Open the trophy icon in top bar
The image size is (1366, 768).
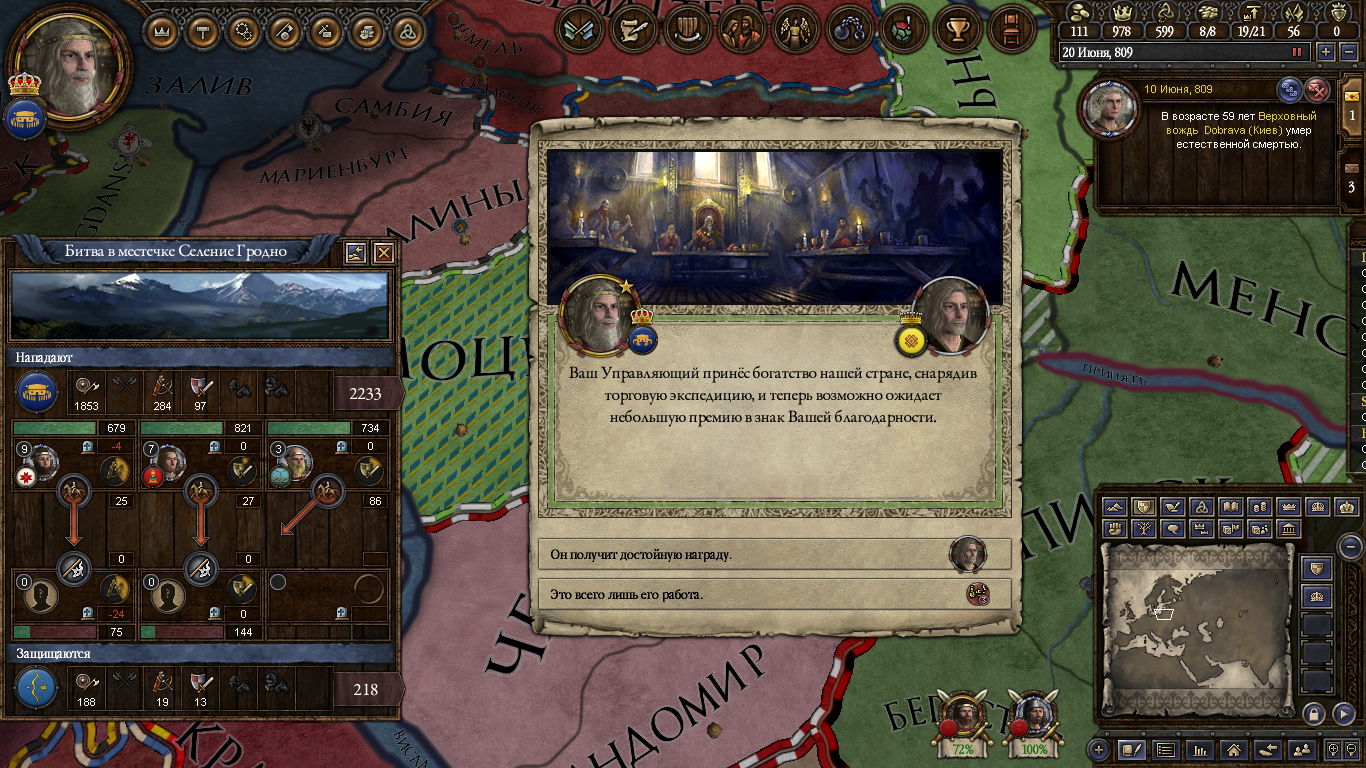click(957, 29)
